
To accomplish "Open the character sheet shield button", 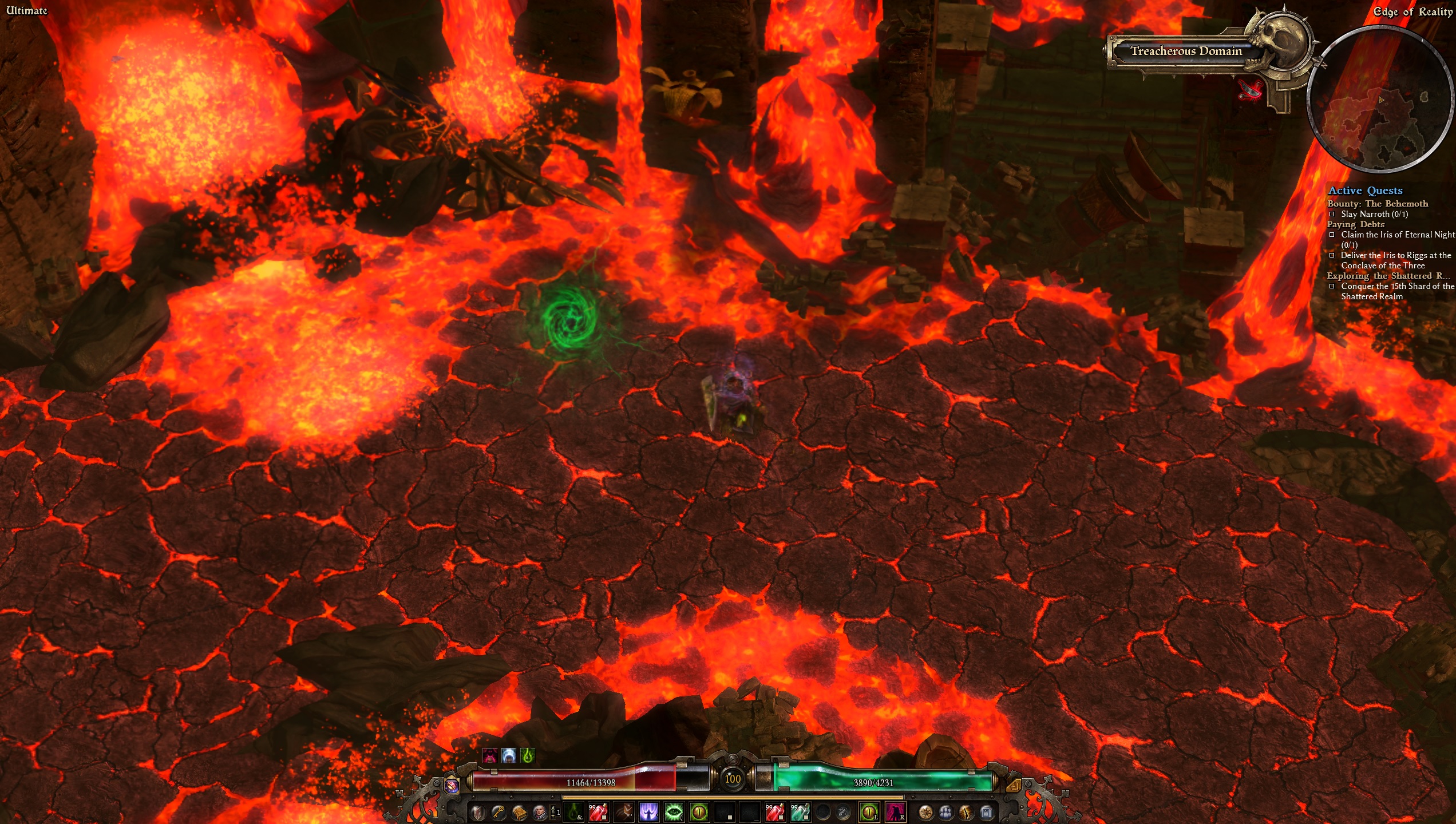I will 477,812.
